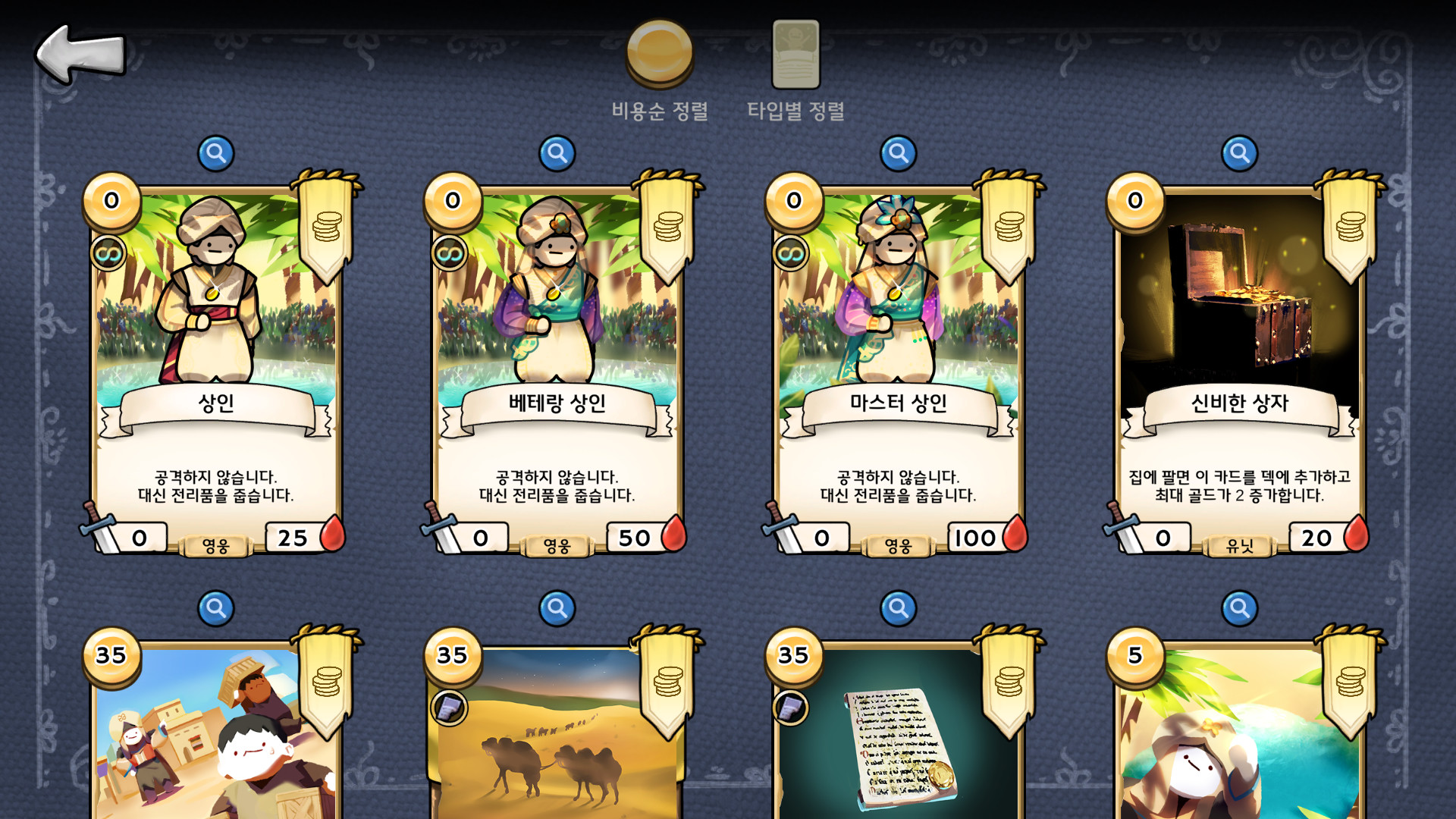The width and height of the screenshot is (1456, 819).
Task: Click the magnifier icon above the 상인 card
Action: pyautogui.click(x=216, y=152)
